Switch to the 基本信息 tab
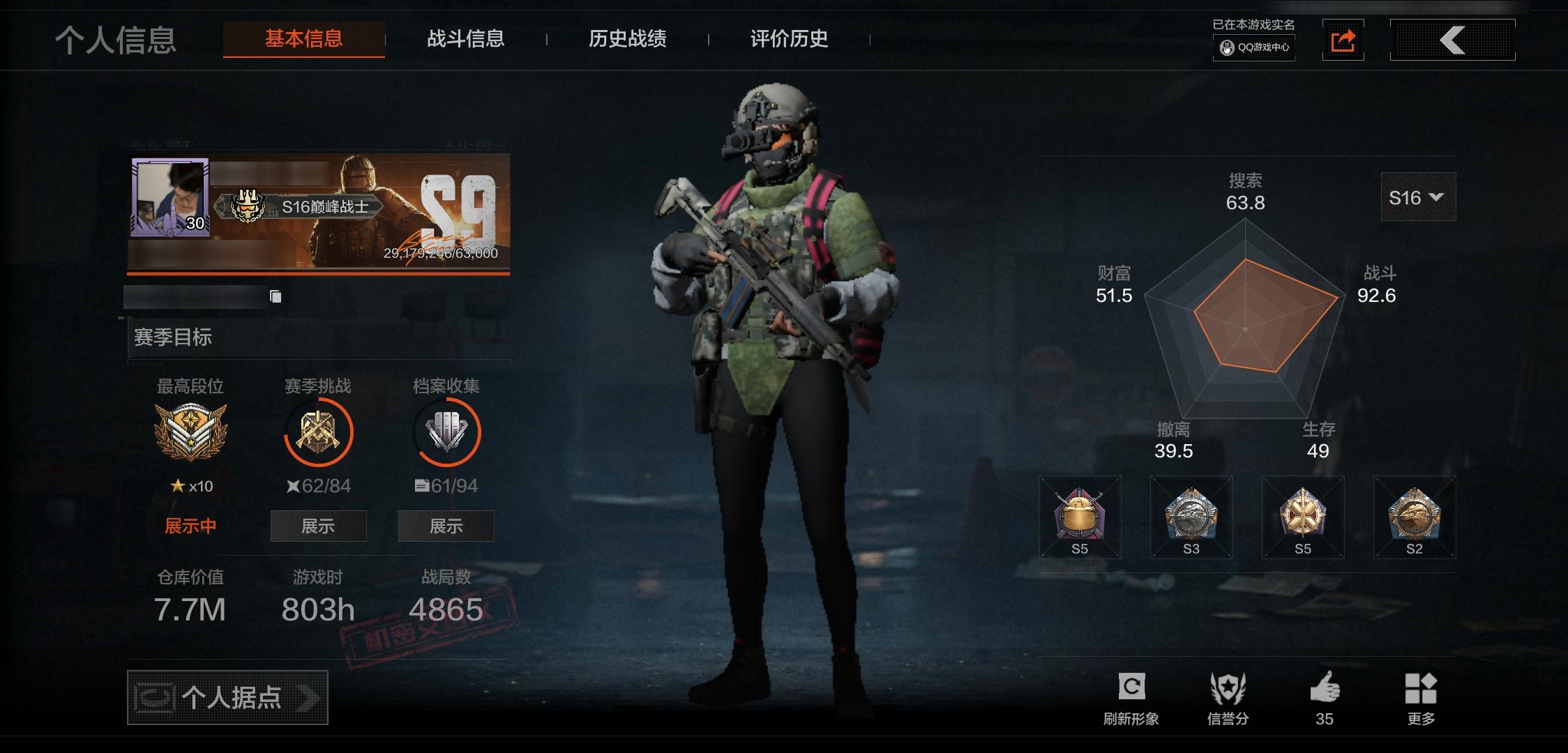Viewport: 1568px width, 753px height. tap(303, 38)
